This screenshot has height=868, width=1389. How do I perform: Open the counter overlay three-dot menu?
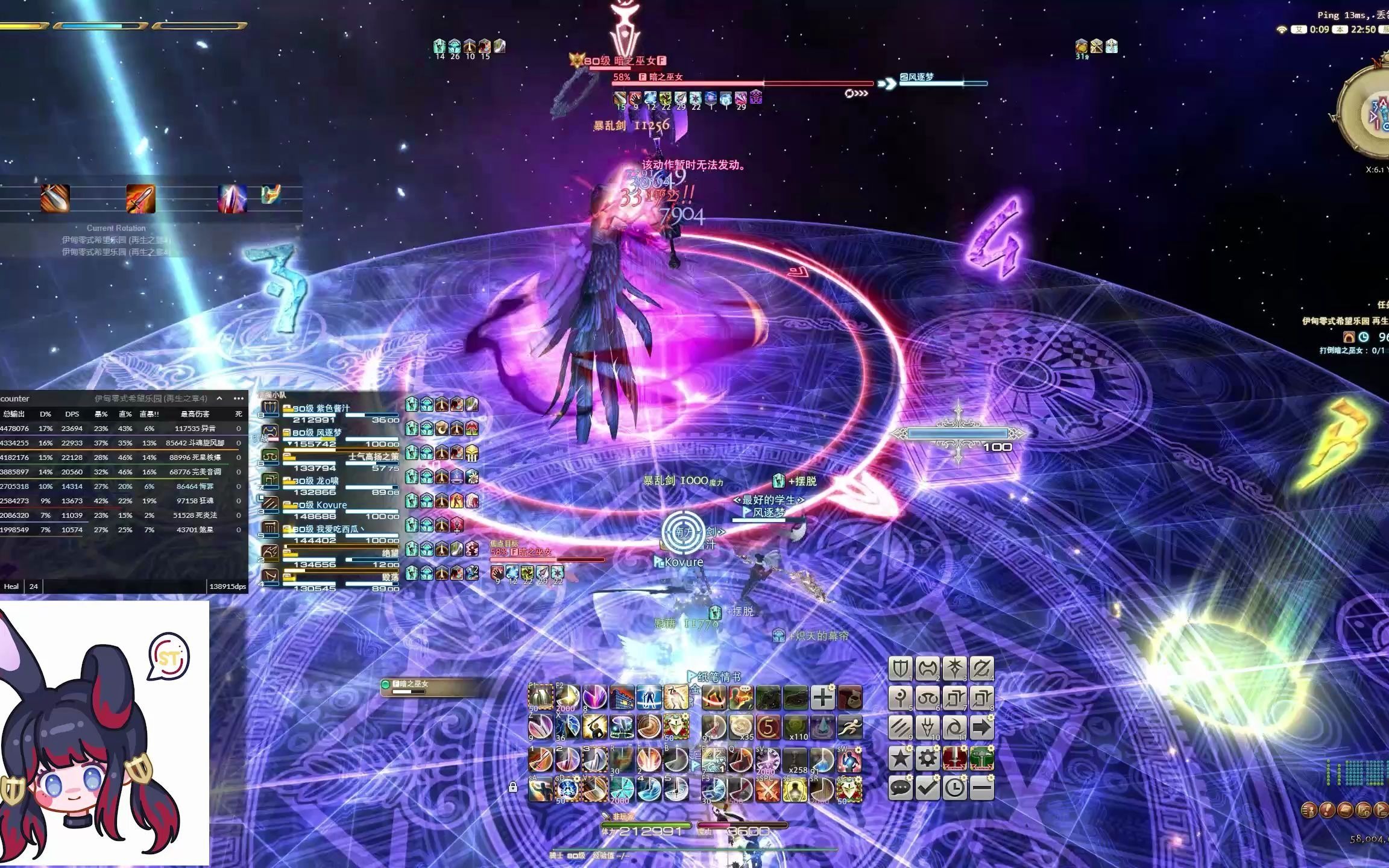pyautogui.click(x=239, y=398)
